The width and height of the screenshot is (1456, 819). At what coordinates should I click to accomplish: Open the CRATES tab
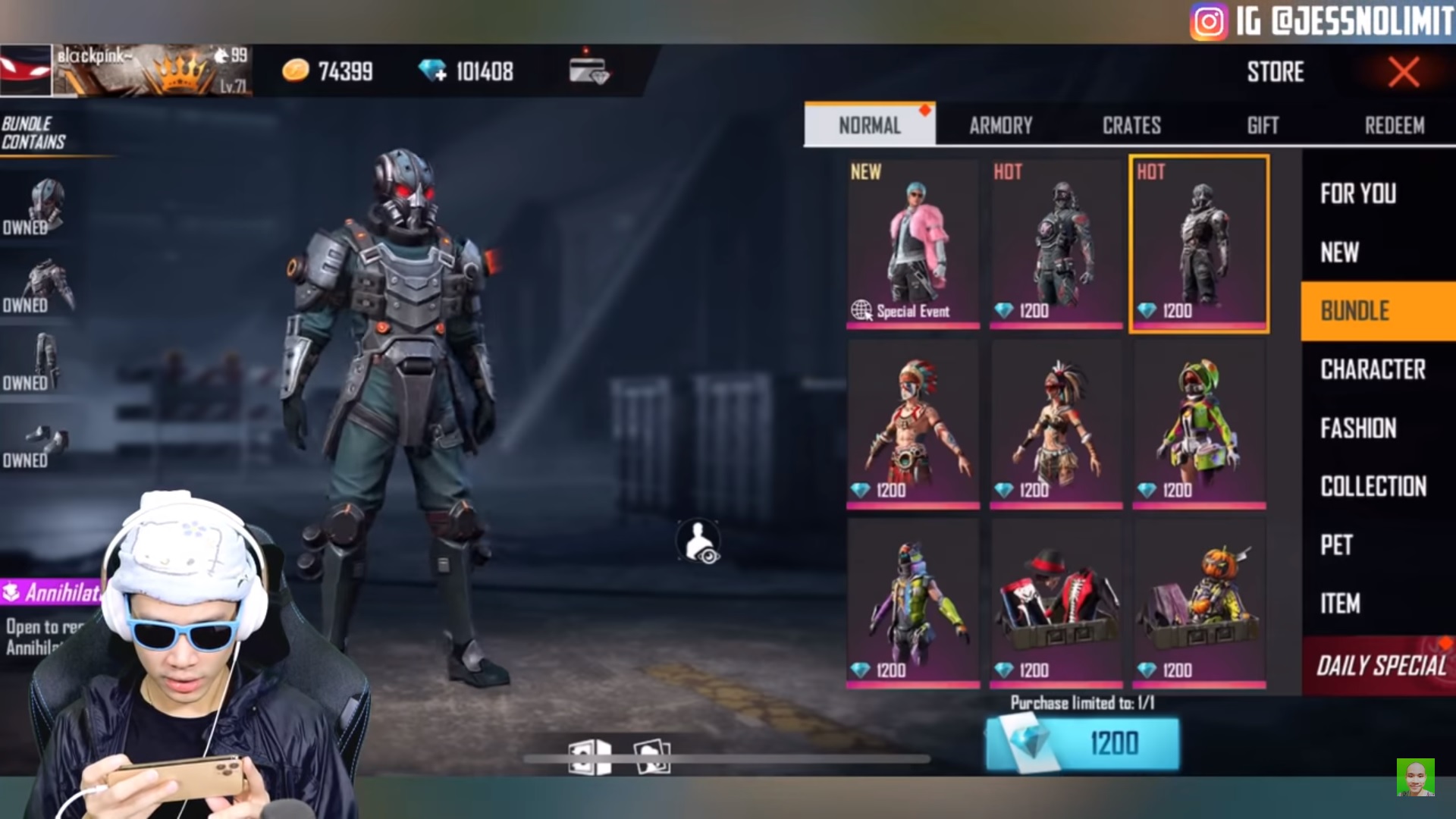pos(1131,125)
